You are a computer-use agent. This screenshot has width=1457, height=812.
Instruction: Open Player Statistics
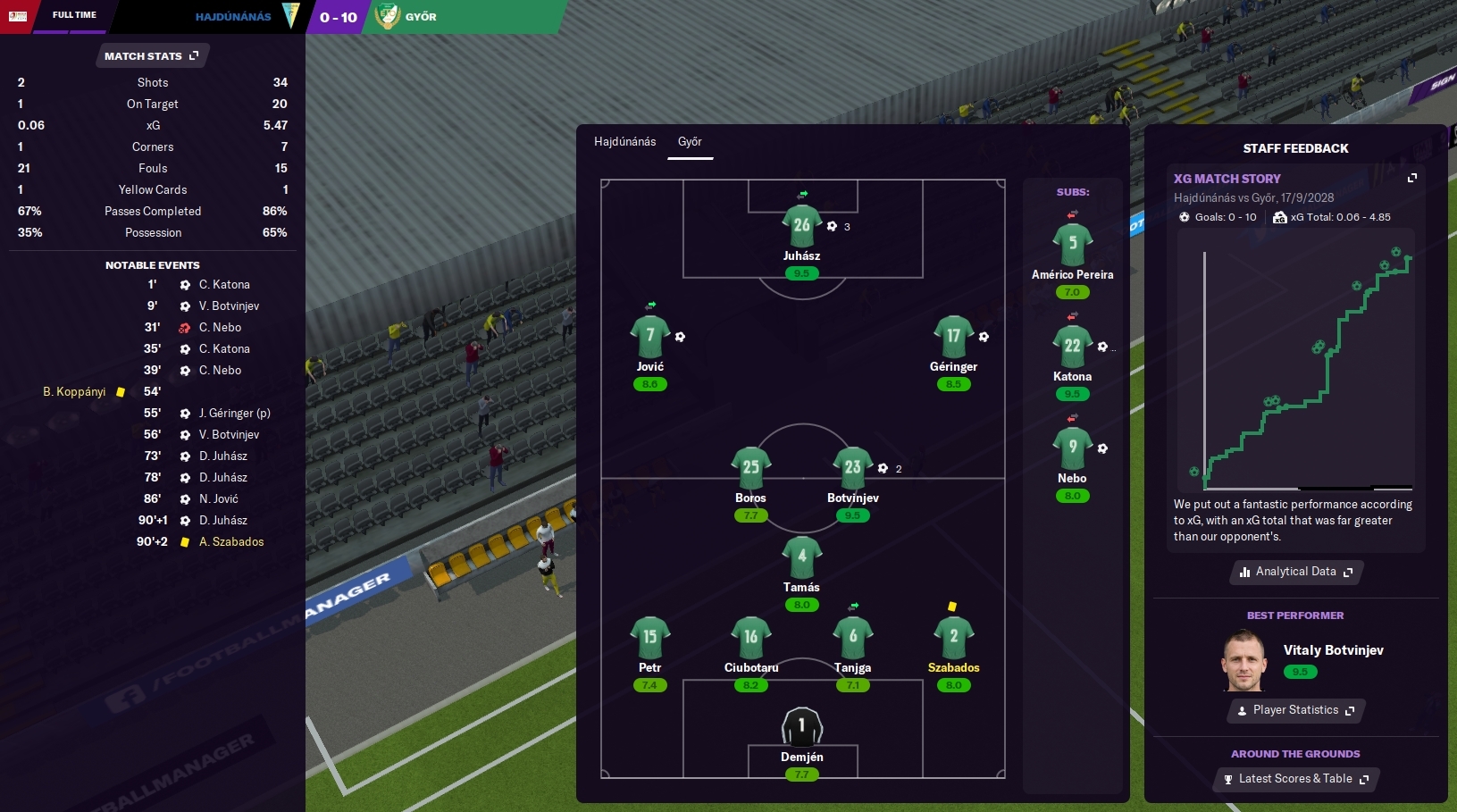point(1295,710)
